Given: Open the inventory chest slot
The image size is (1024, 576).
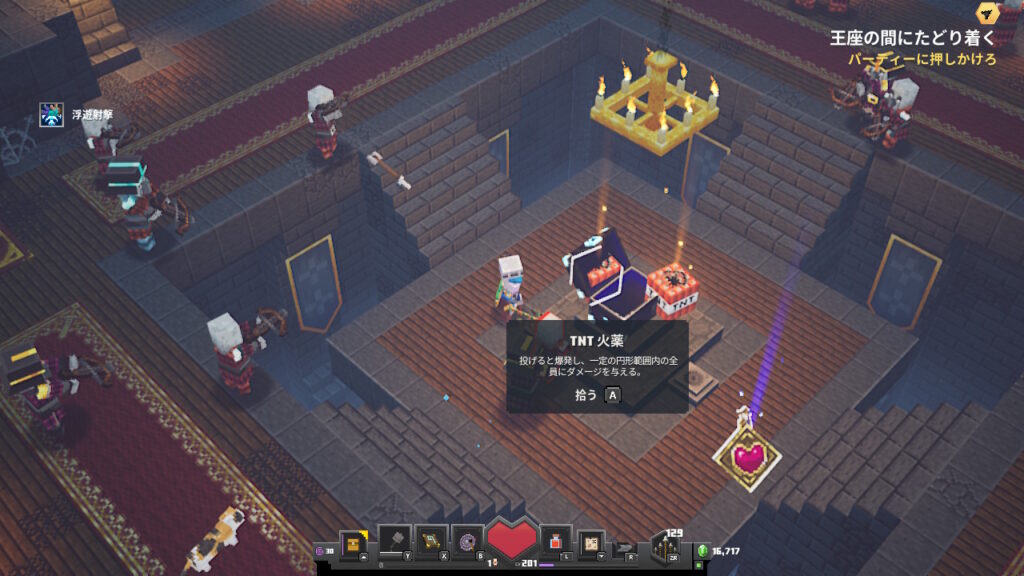Looking at the screenshot, I should 352,542.
